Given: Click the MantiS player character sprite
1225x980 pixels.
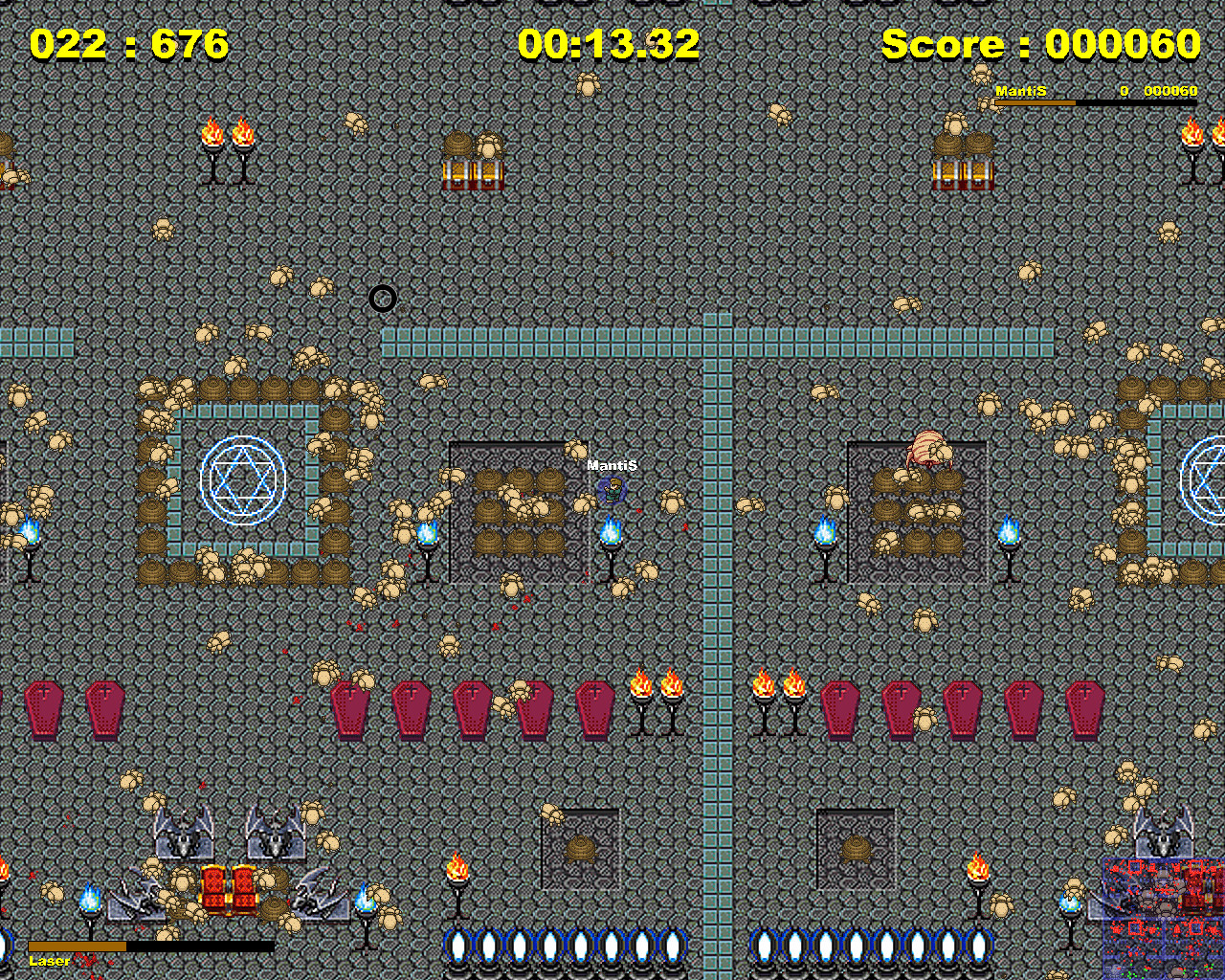Looking at the screenshot, I should click(611, 490).
